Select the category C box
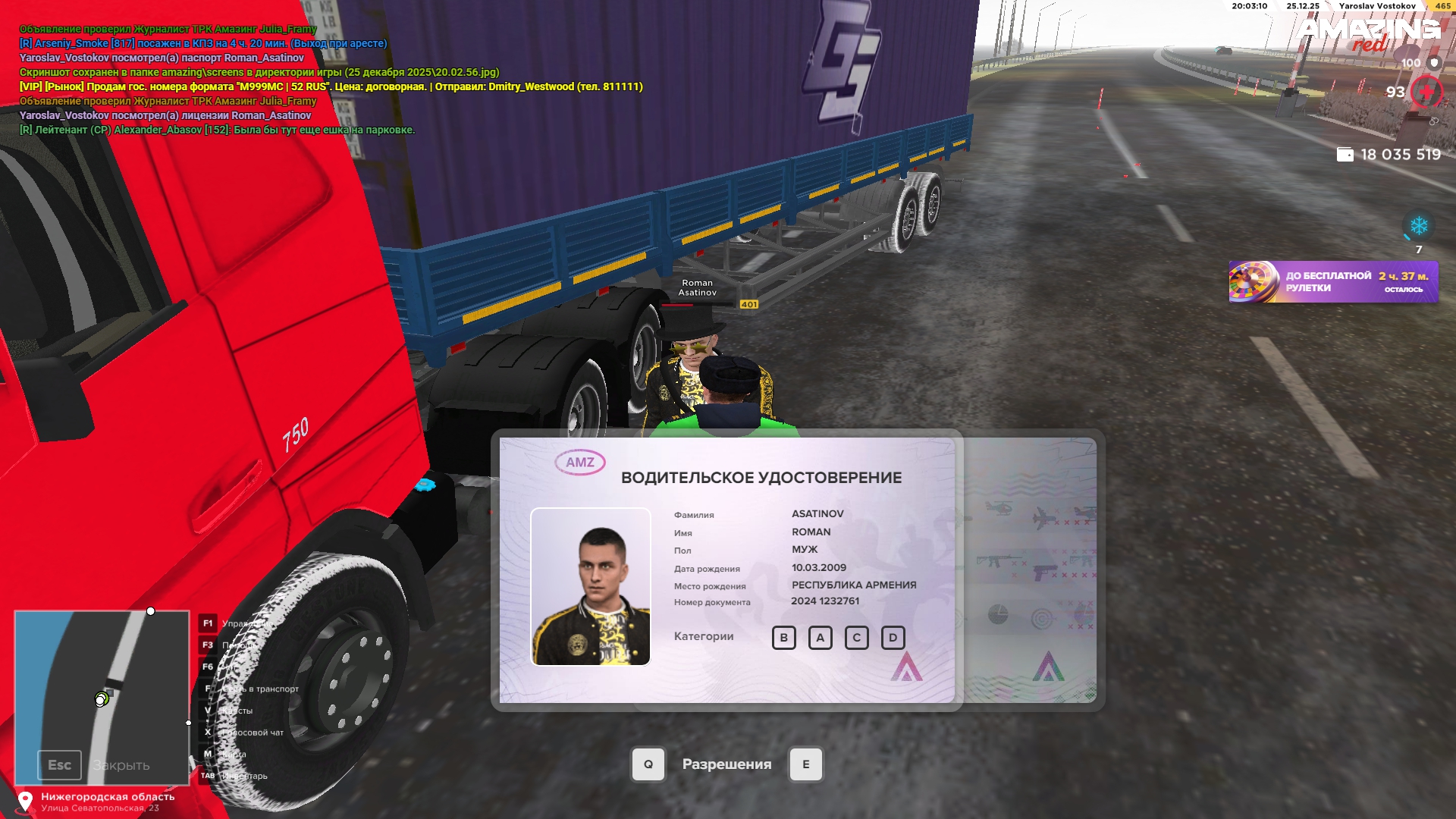The width and height of the screenshot is (1456, 819). [x=856, y=638]
